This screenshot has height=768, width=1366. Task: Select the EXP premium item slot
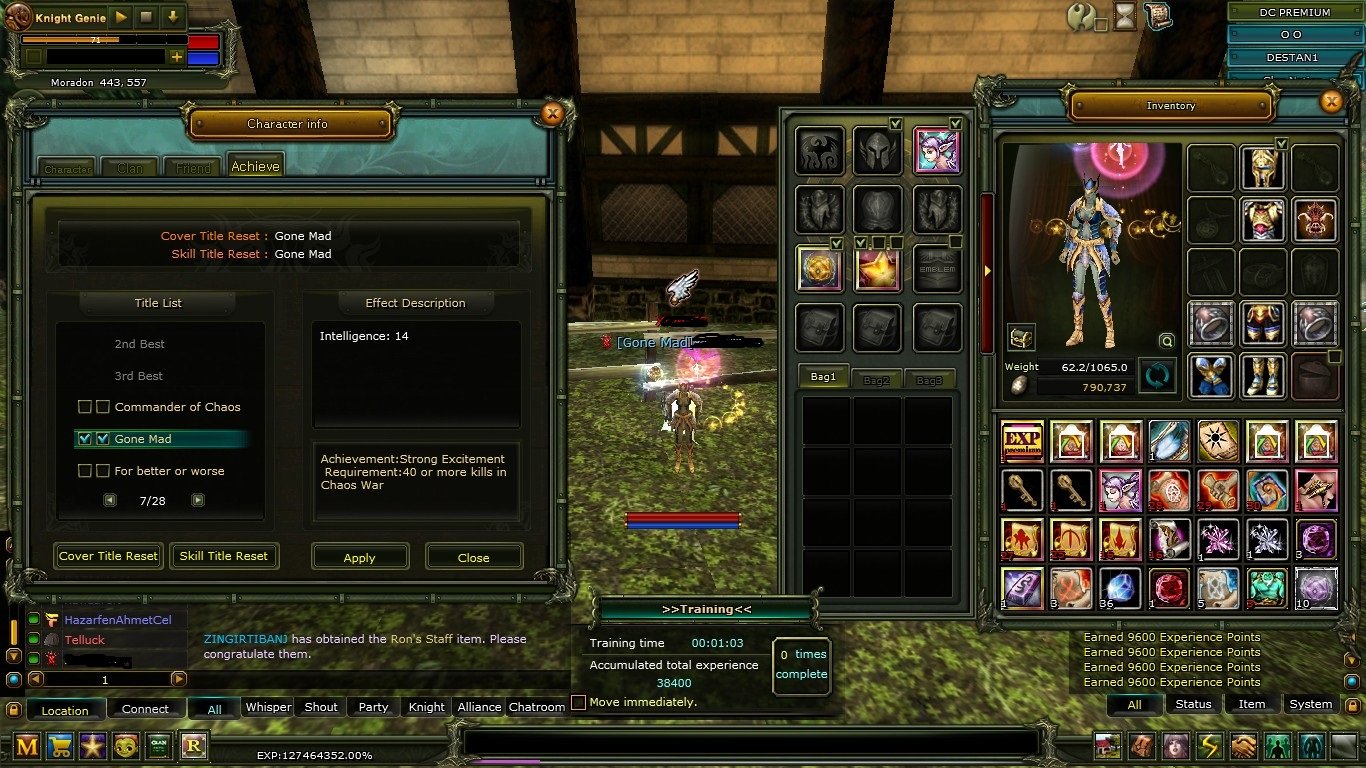pos(1022,441)
